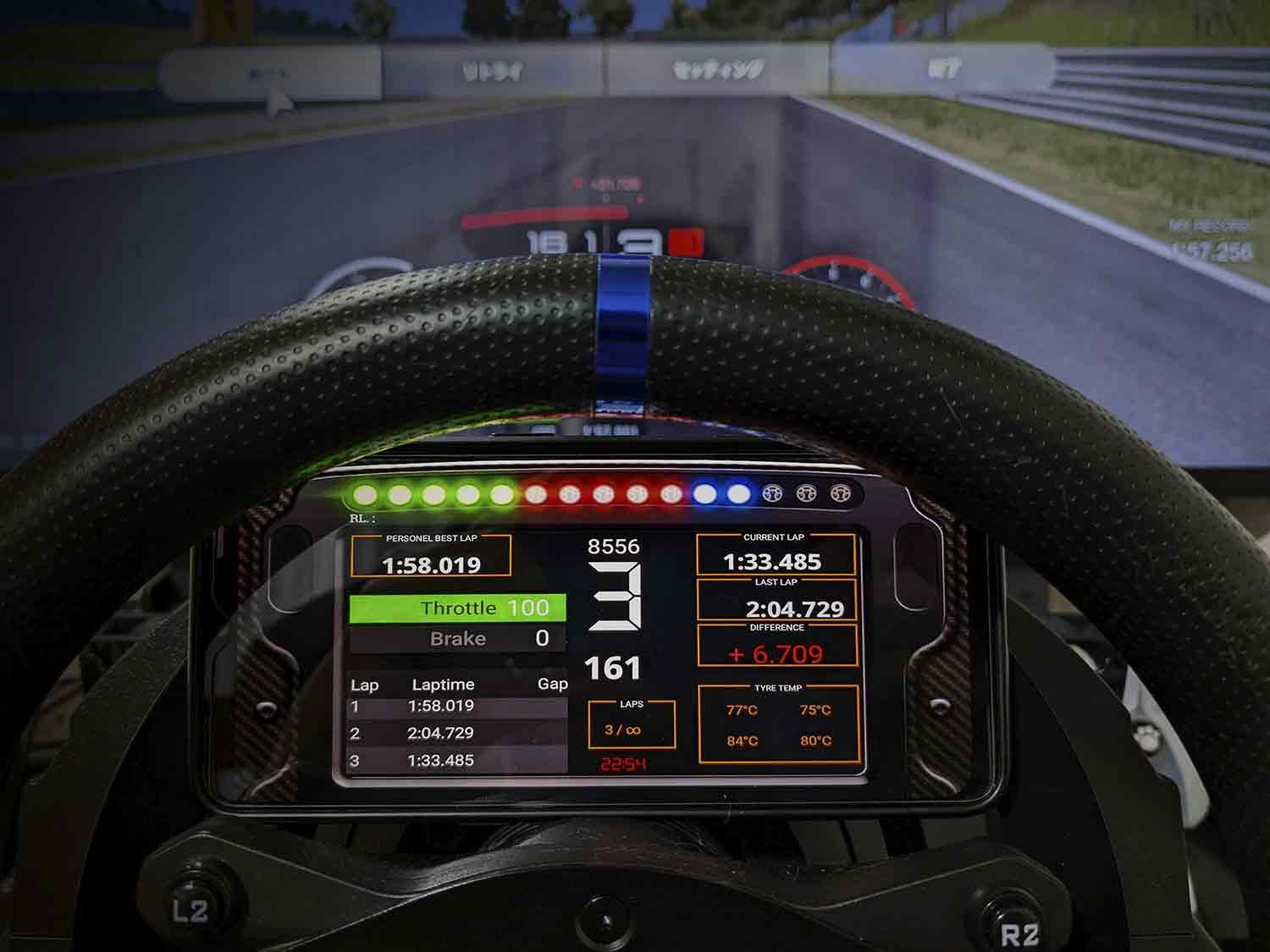1270x952 pixels.
Task: Select the blue steering wheel profile icon
Action: 772,493
